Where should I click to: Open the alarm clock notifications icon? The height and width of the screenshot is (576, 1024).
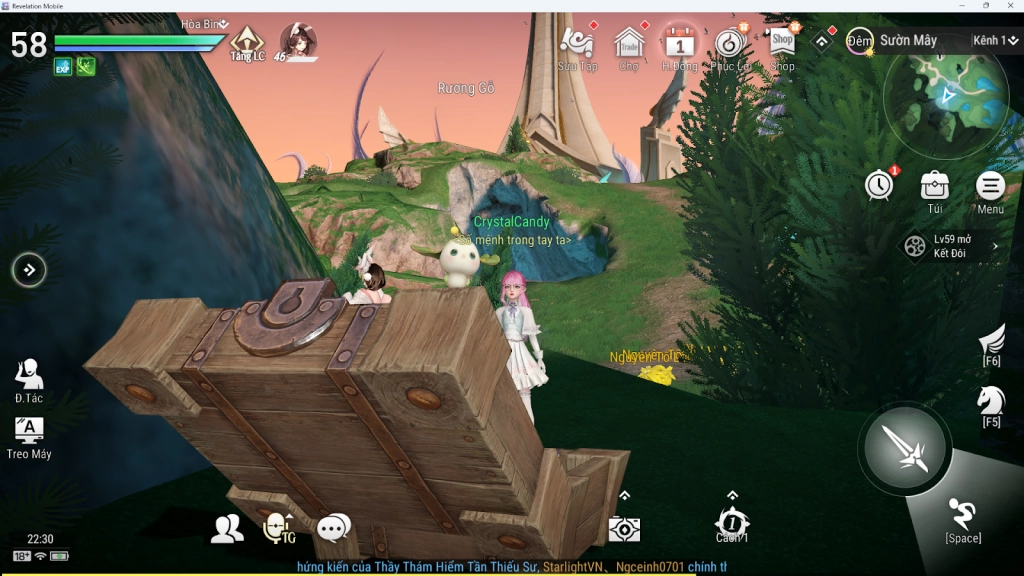click(879, 185)
